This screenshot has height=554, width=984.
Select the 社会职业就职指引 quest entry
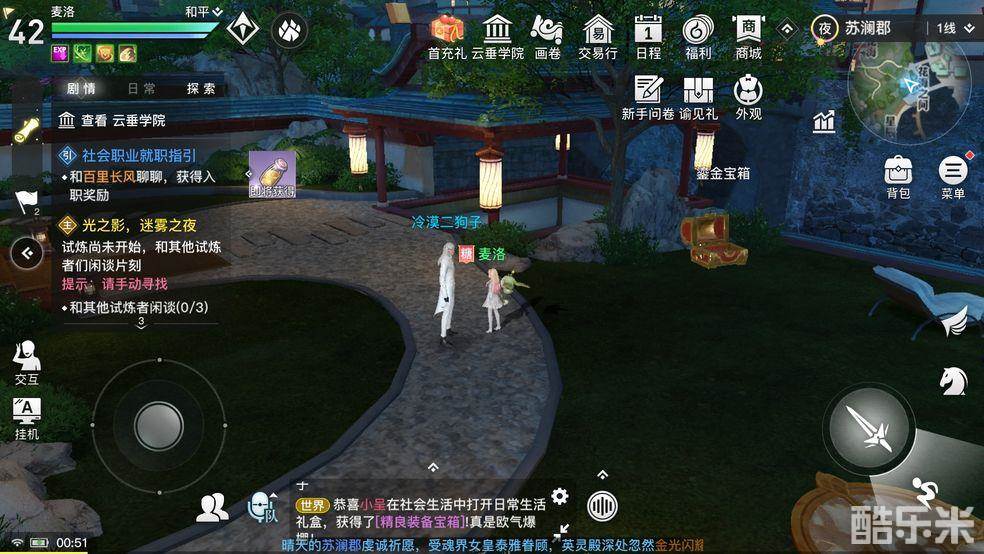[139, 155]
